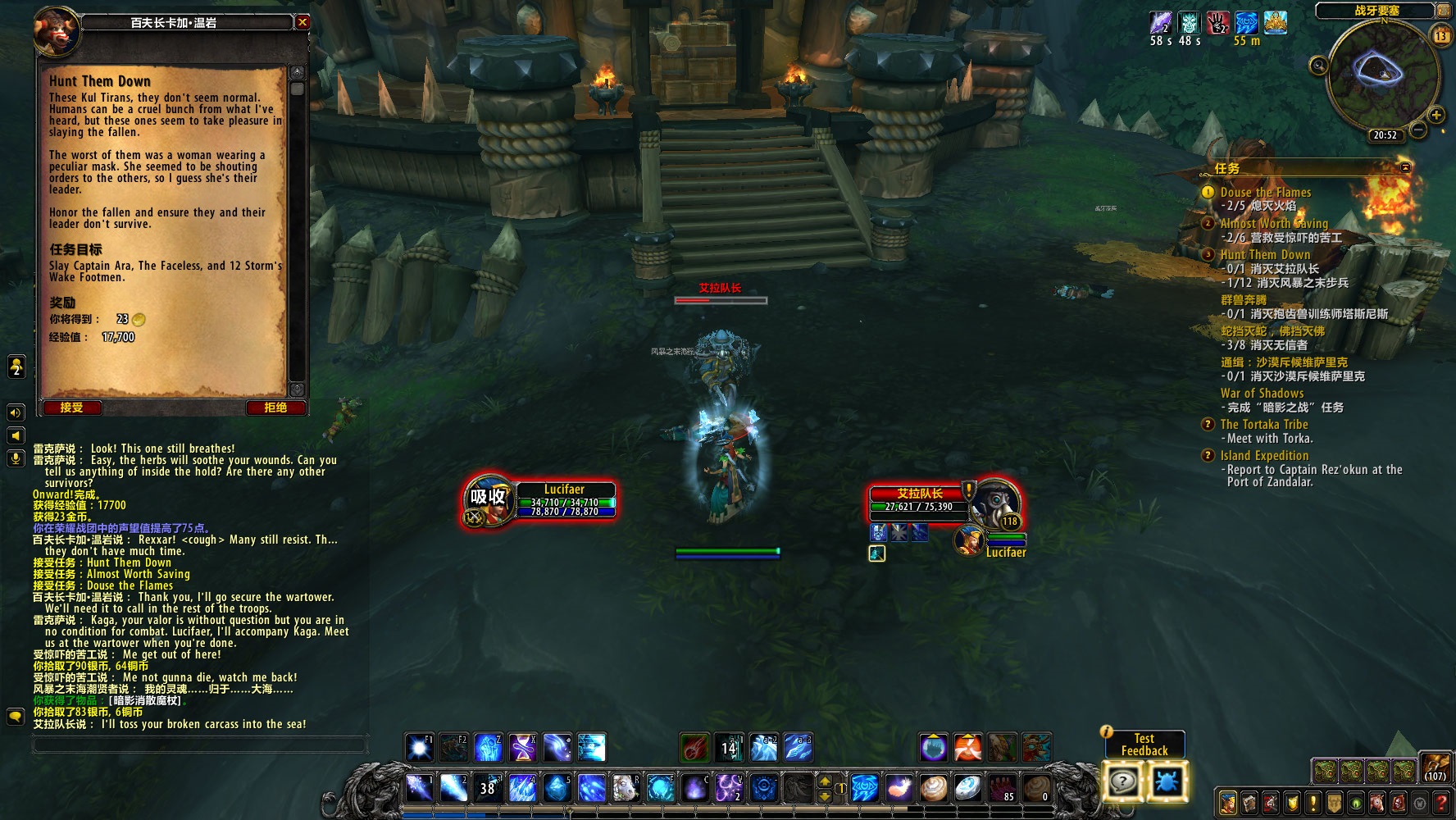Summon the white horse mount on R
Screen dimensions: 1456x820
(625, 789)
